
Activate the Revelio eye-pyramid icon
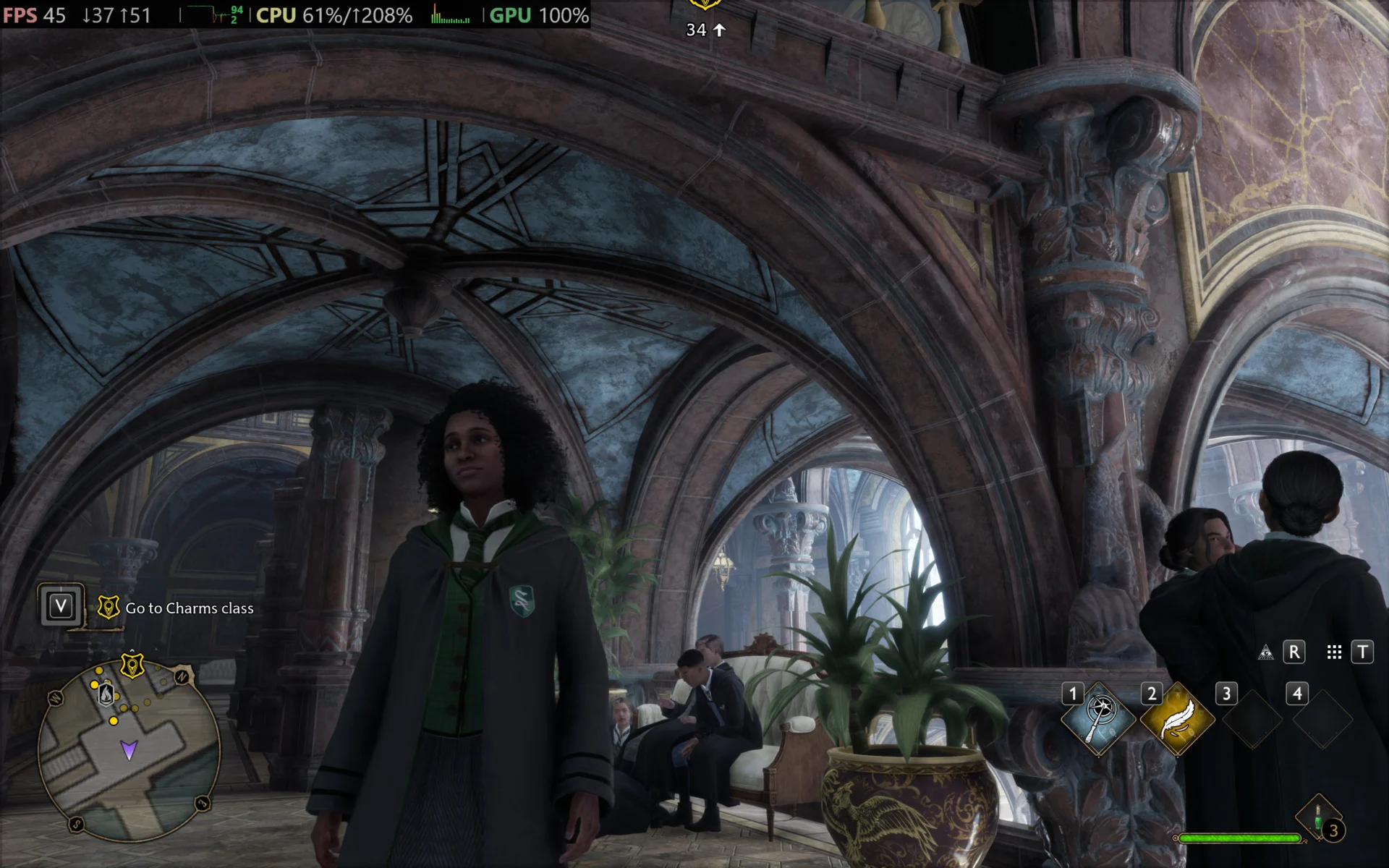click(x=1265, y=652)
